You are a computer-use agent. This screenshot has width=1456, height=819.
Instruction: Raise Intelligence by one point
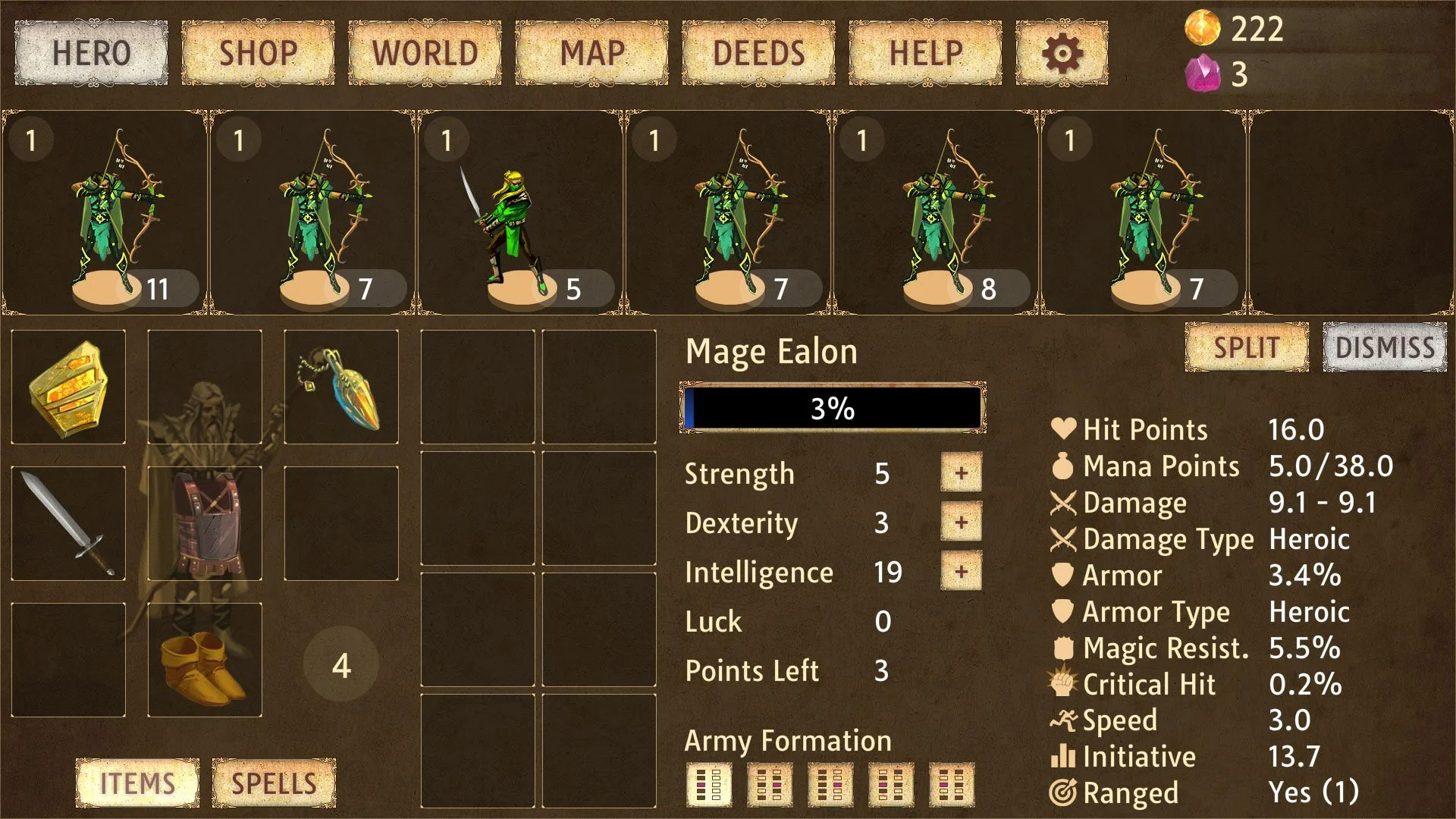[961, 572]
